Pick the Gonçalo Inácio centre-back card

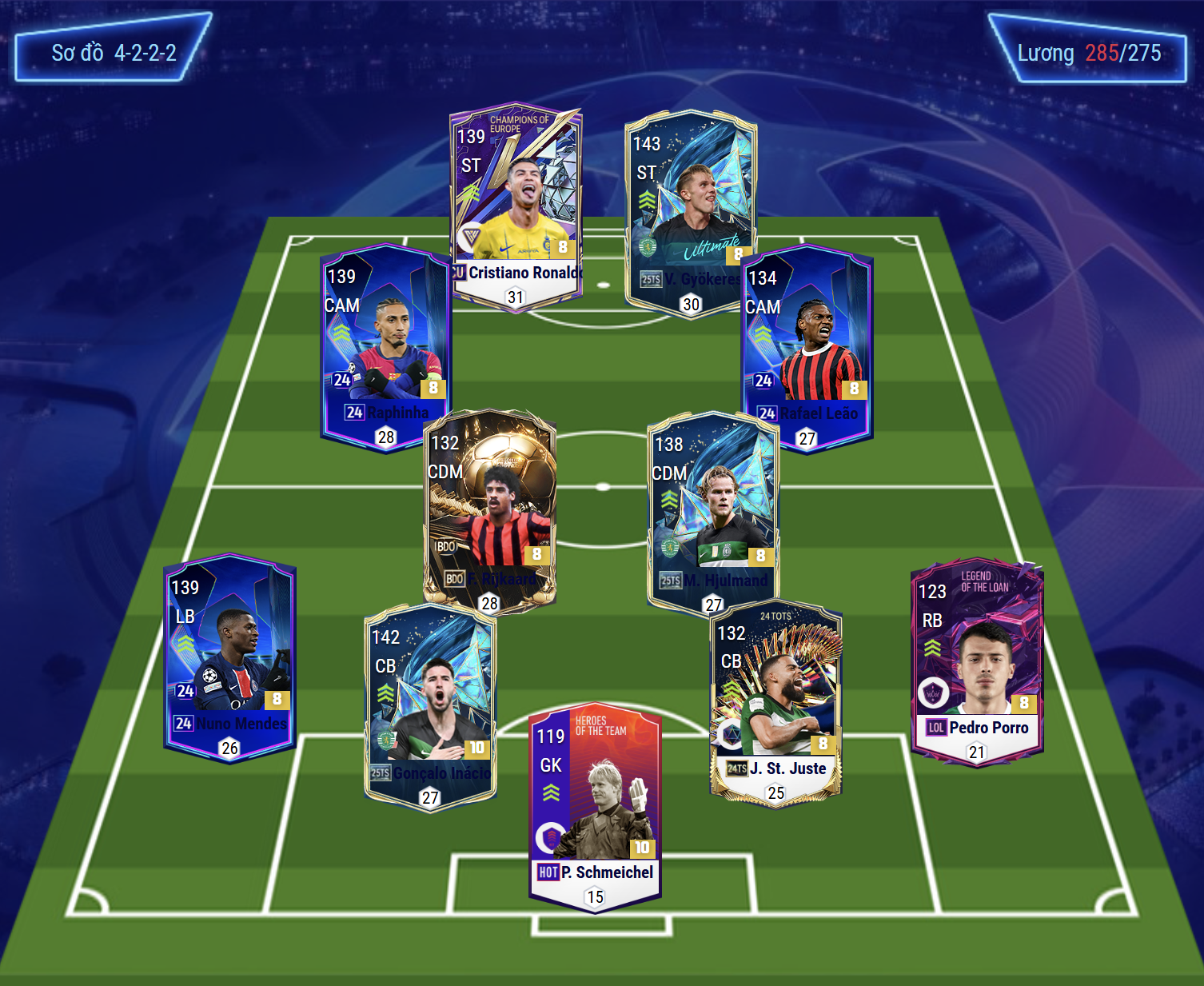pyautogui.click(x=430, y=704)
